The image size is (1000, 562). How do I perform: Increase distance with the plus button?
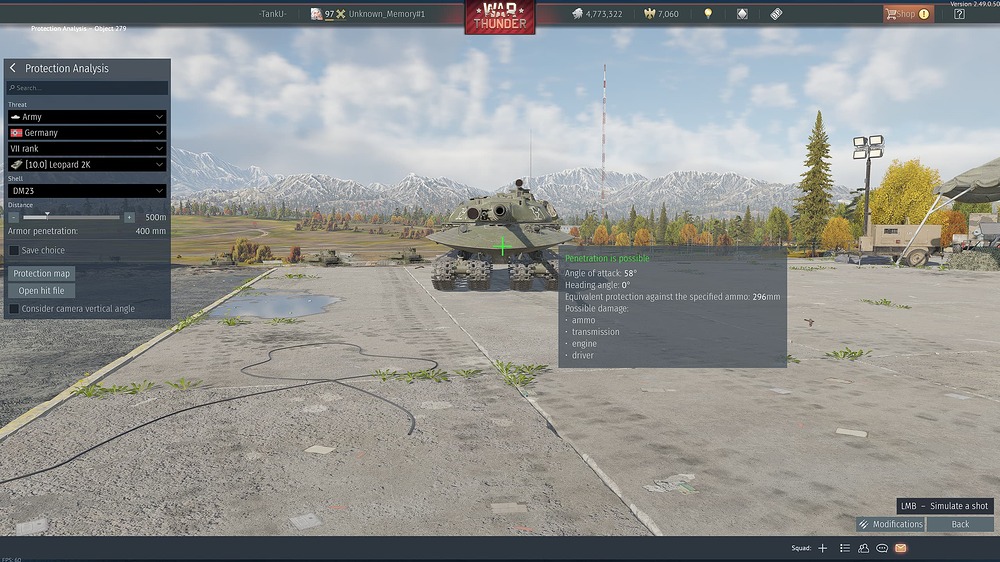tap(129, 217)
